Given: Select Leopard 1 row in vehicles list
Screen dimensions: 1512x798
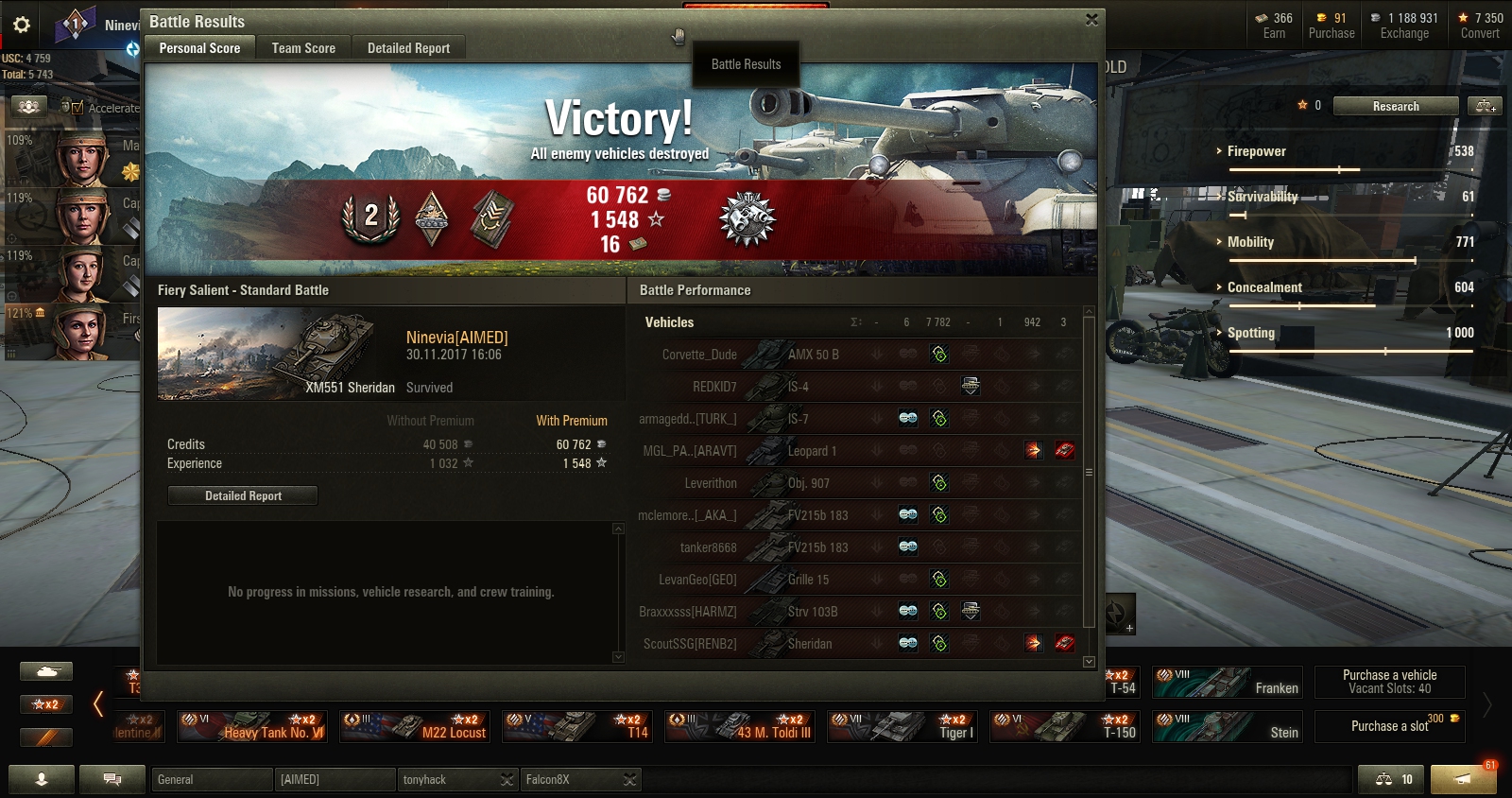Looking at the screenshot, I should (x=811, y=451).
